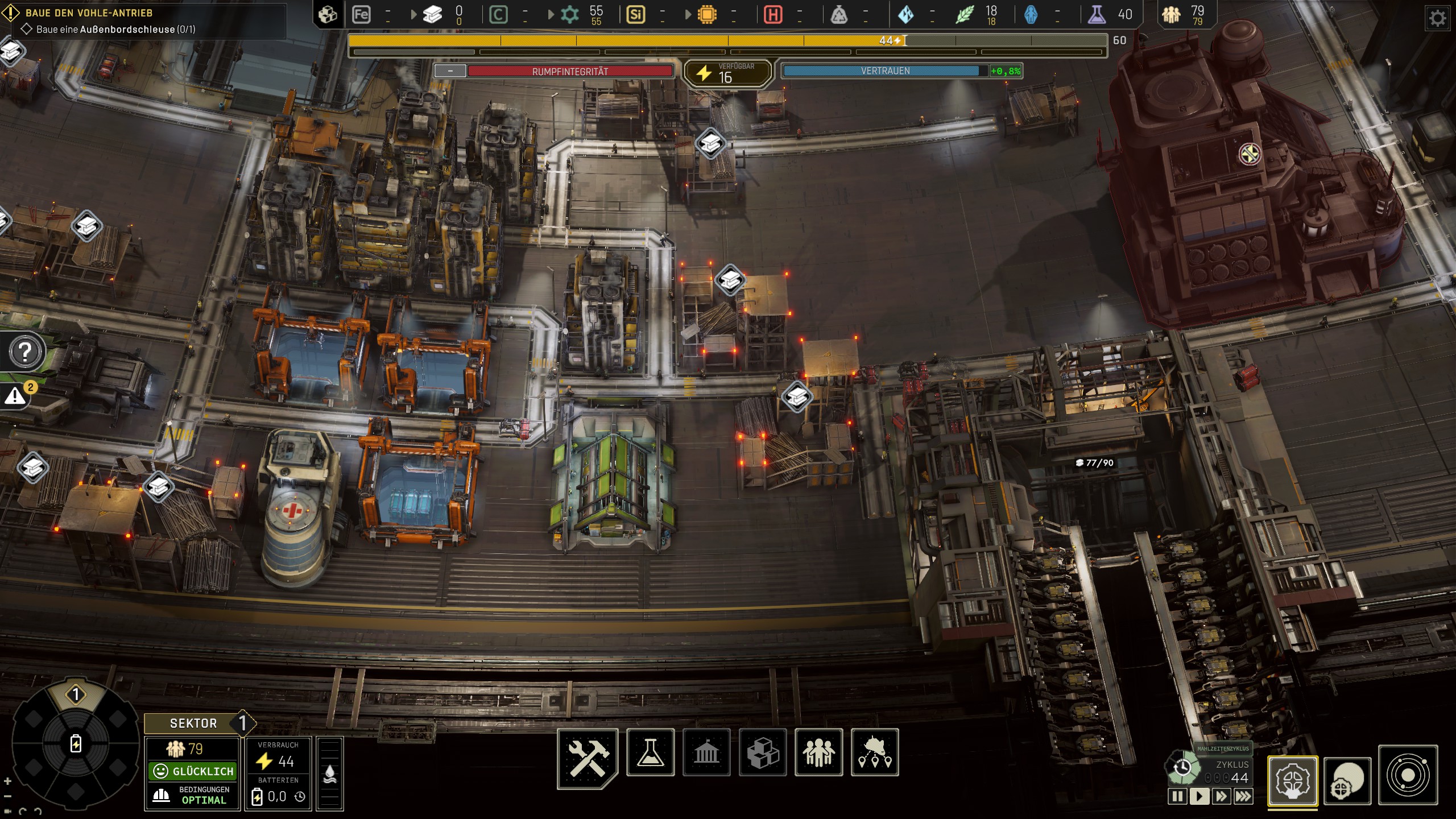The image size is (1456, 819).
Task: Open the stacked cubes resources menu
Action: [x=763, y=752]
